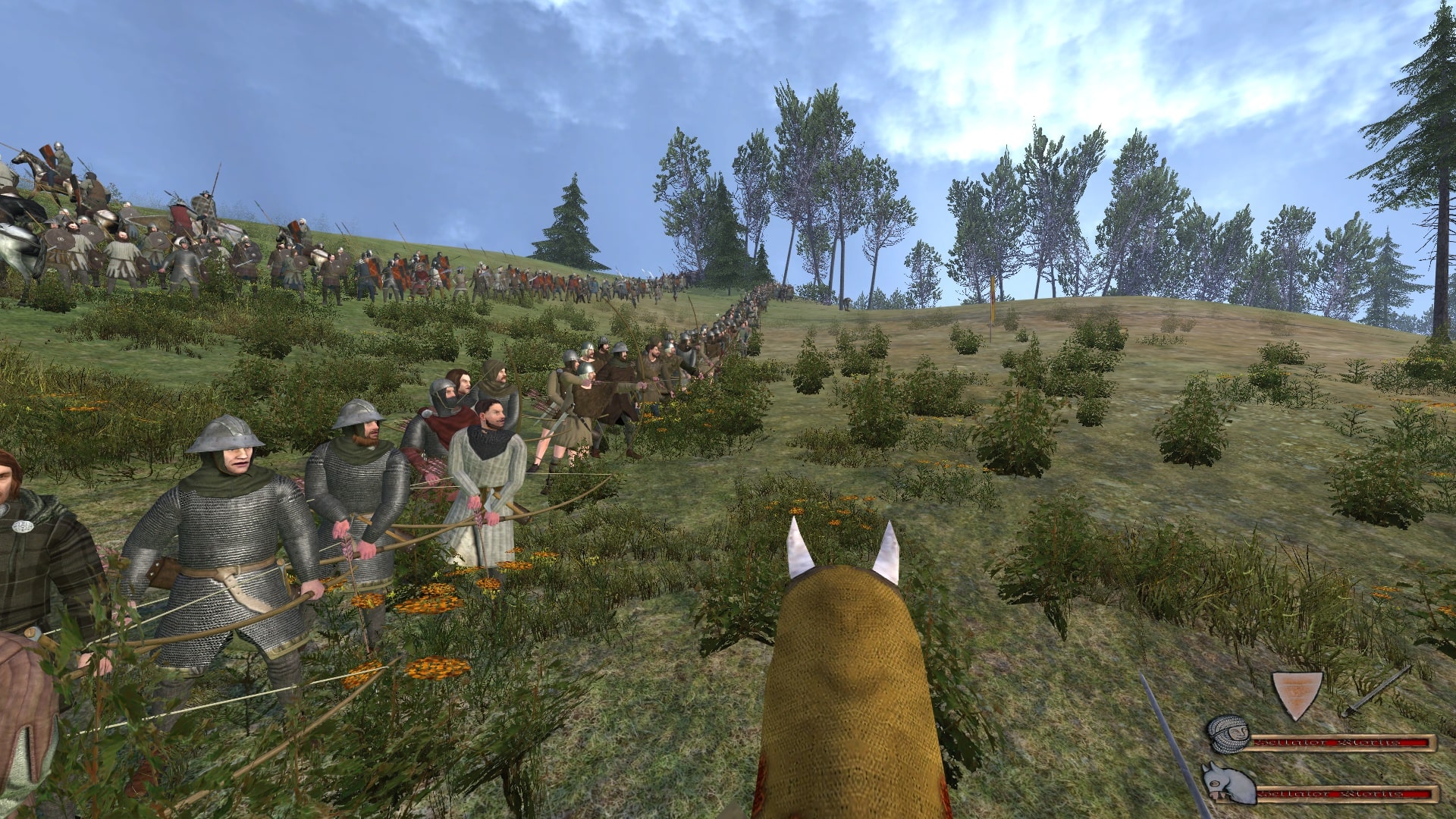Click the equipped shield icon
This screenshot has width=1456, height=819.
[1299, 694]
